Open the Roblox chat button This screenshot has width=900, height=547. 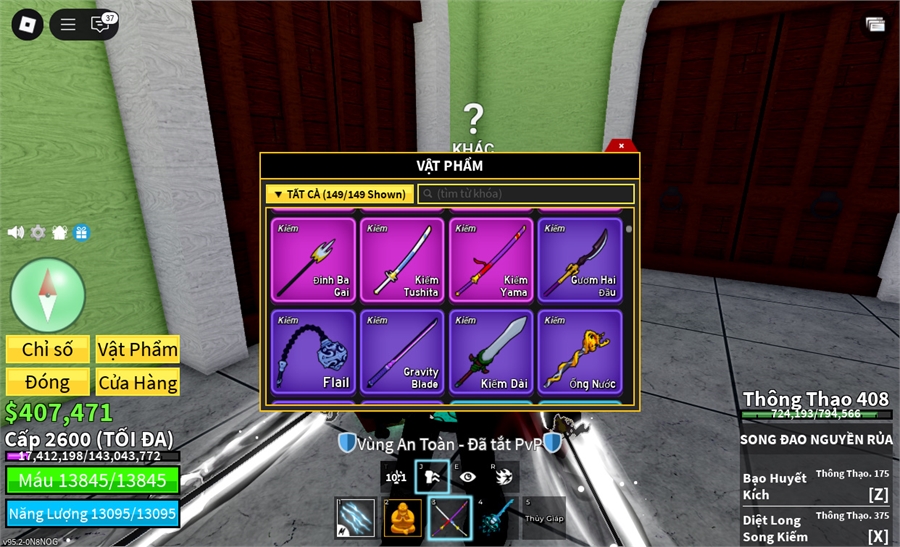click(100, 24)
